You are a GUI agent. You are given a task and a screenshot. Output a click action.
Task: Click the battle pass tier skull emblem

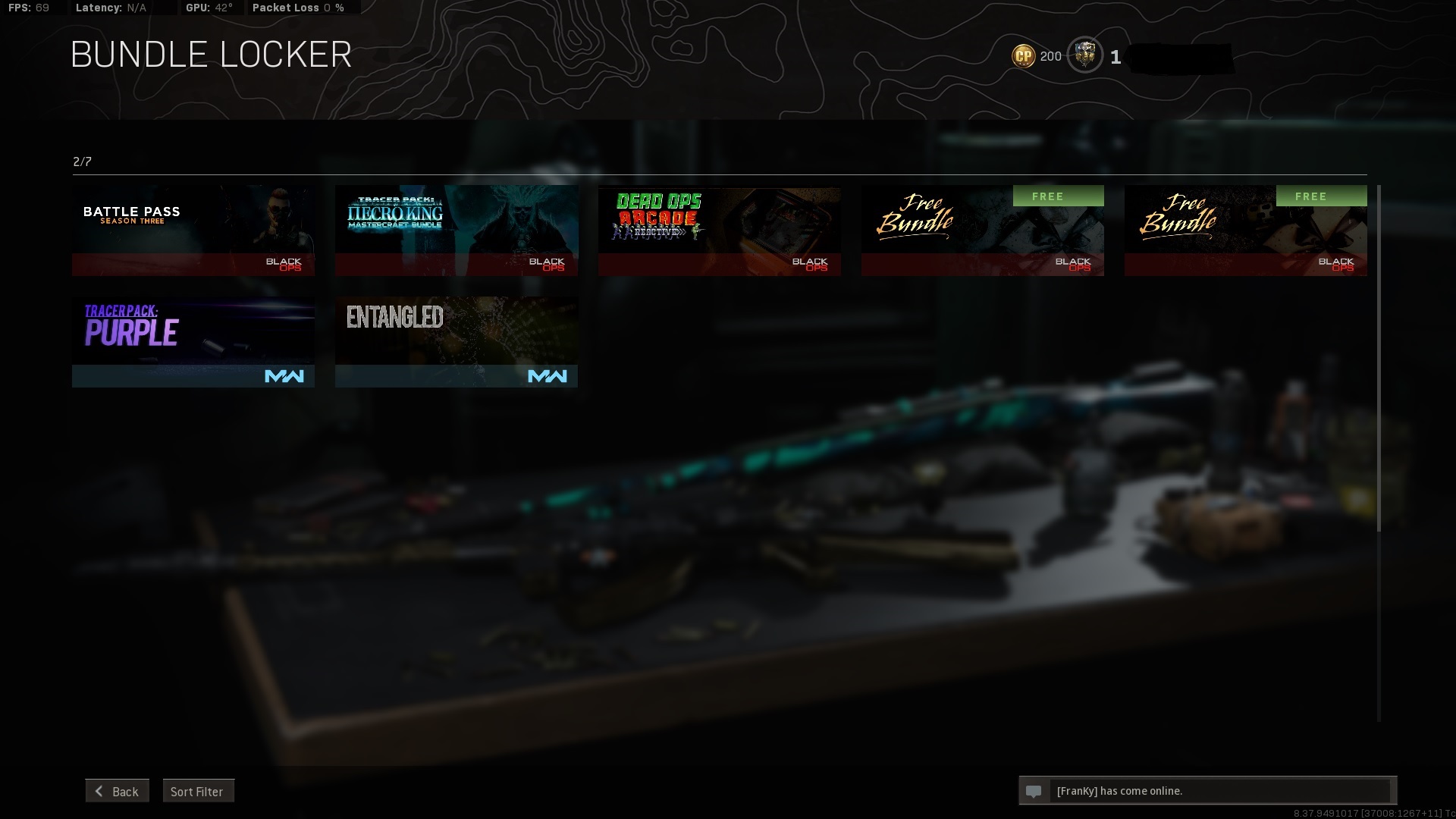click(x=1085, y=55)
